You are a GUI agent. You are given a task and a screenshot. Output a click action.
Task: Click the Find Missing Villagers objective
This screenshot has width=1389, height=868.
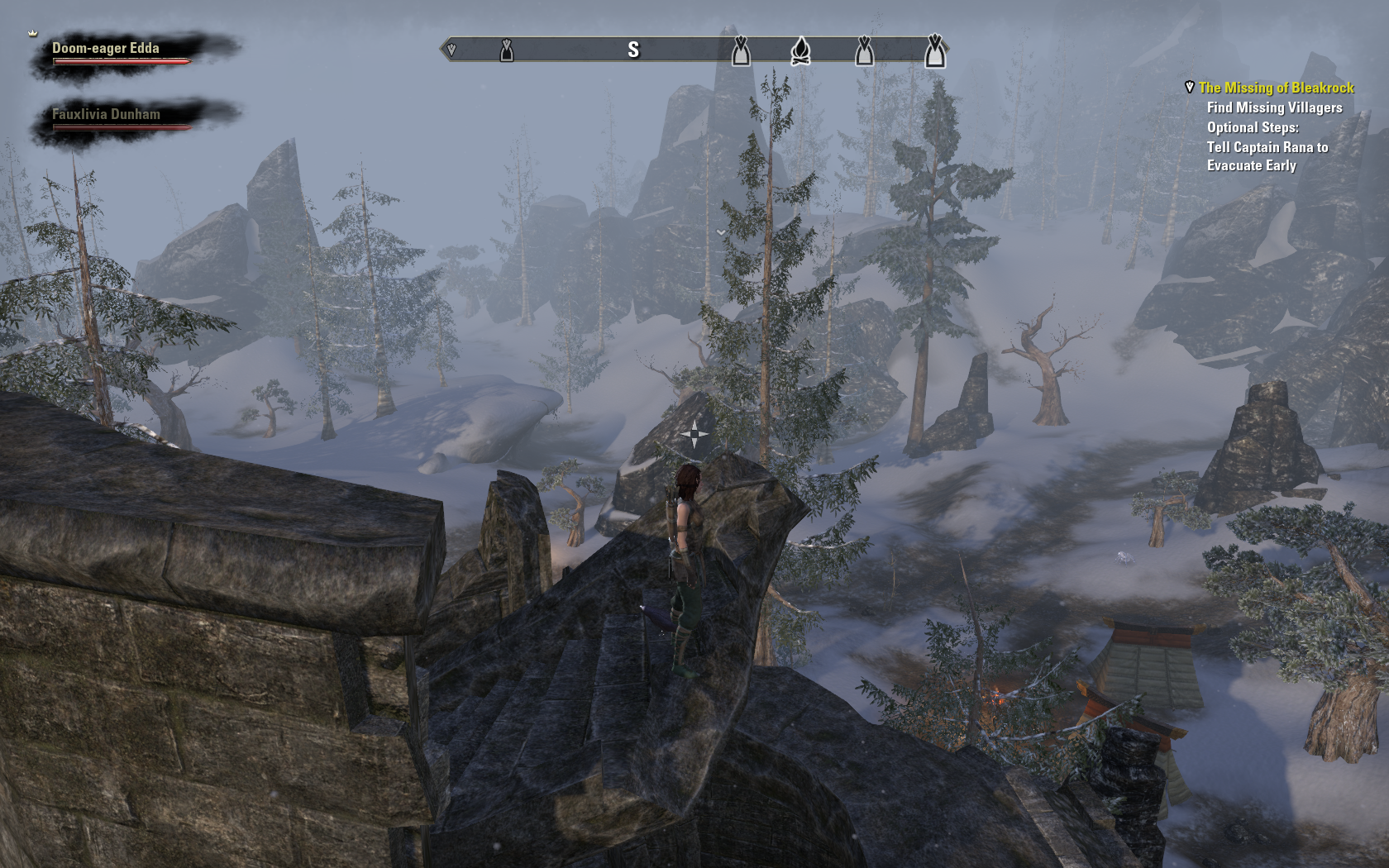pyautogui.click(x=1274, y=107)
